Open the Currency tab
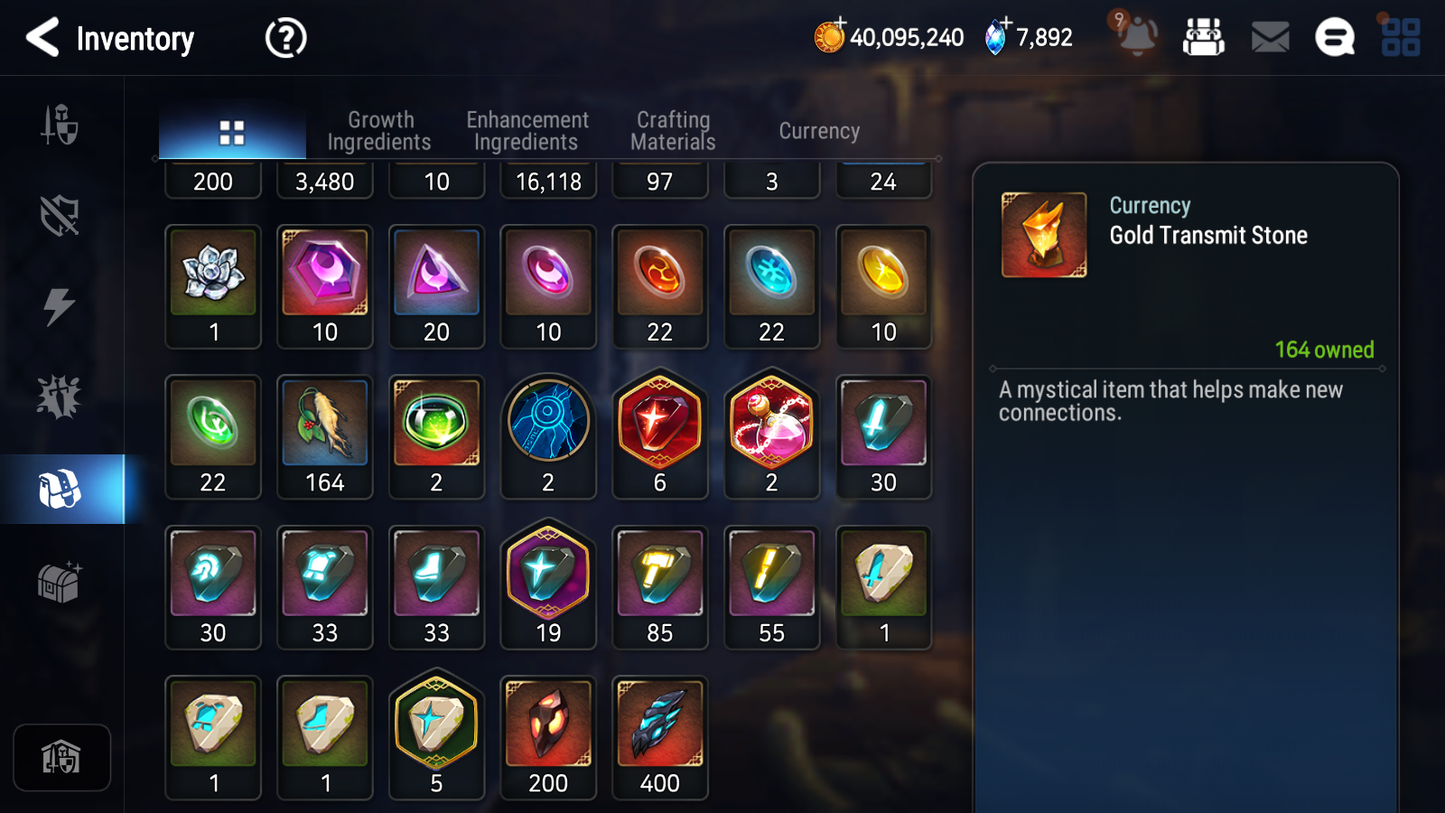The height and width of the screenshot is (813, 1445). (x=818, y=131)
